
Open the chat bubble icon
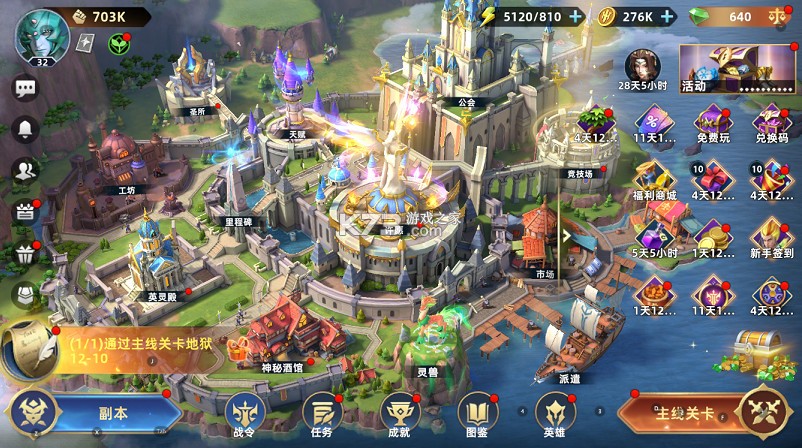(25, 88)
